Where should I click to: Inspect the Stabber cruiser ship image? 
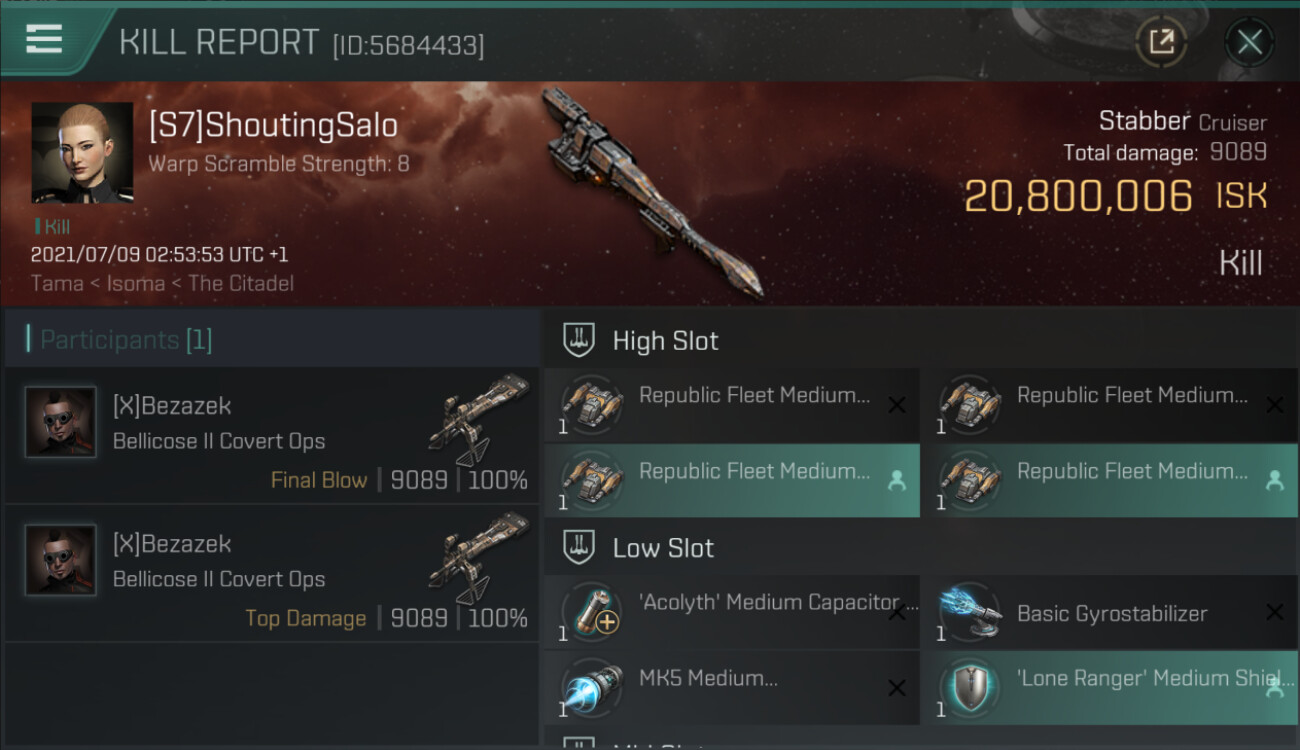pyautogui.click(x=650, y=190)
